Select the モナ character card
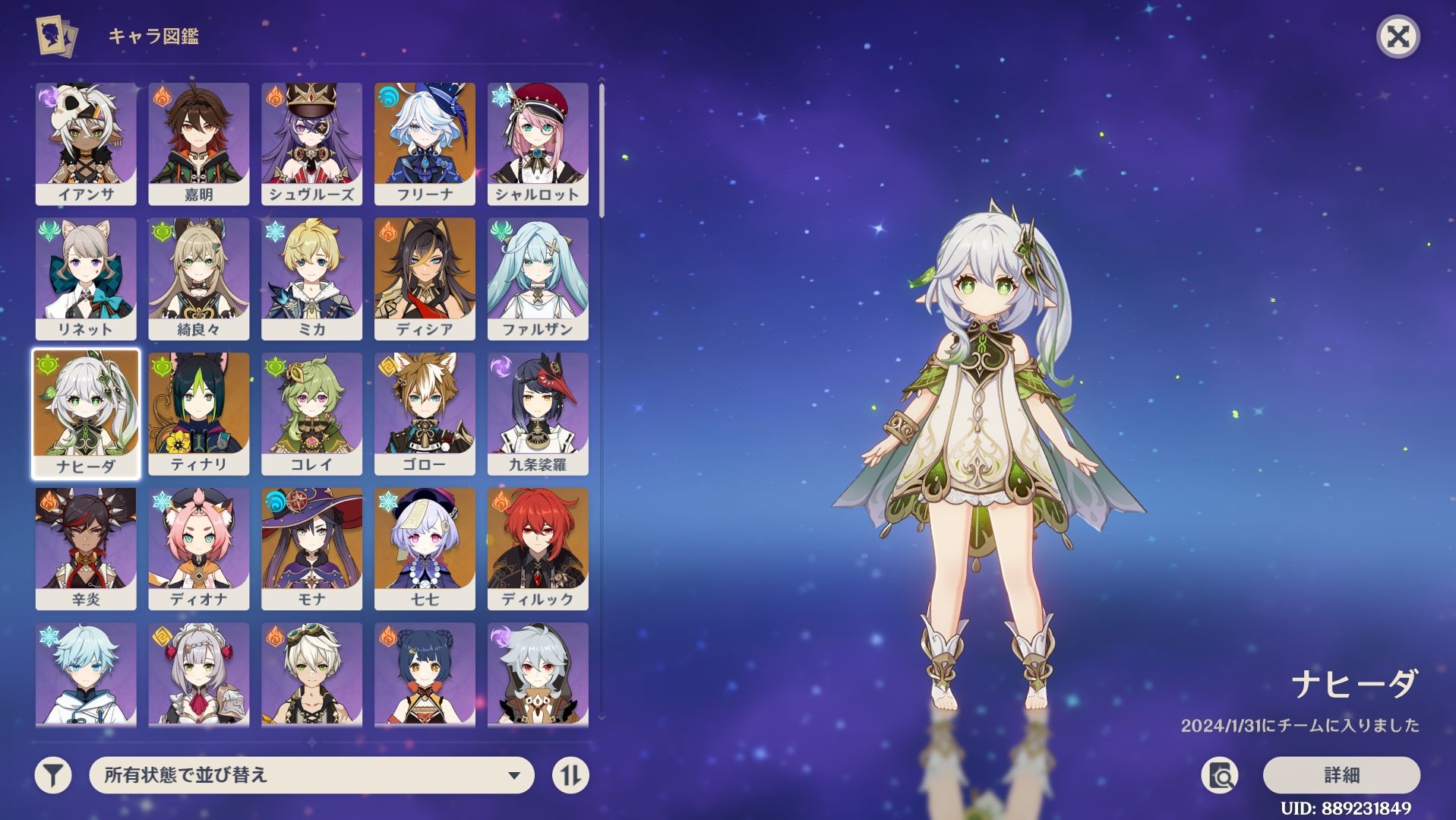The height and width of the screenshot is (820, 1456). (311, 548)
